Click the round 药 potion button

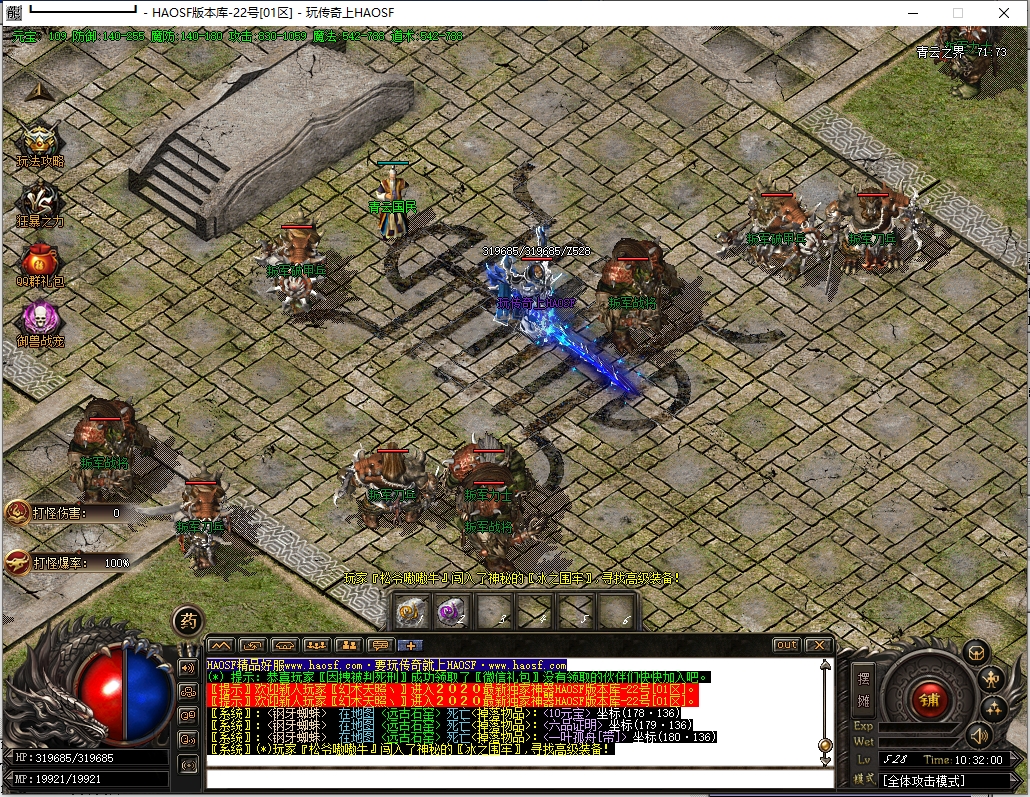pyautogui.click(x=187, y=621)
